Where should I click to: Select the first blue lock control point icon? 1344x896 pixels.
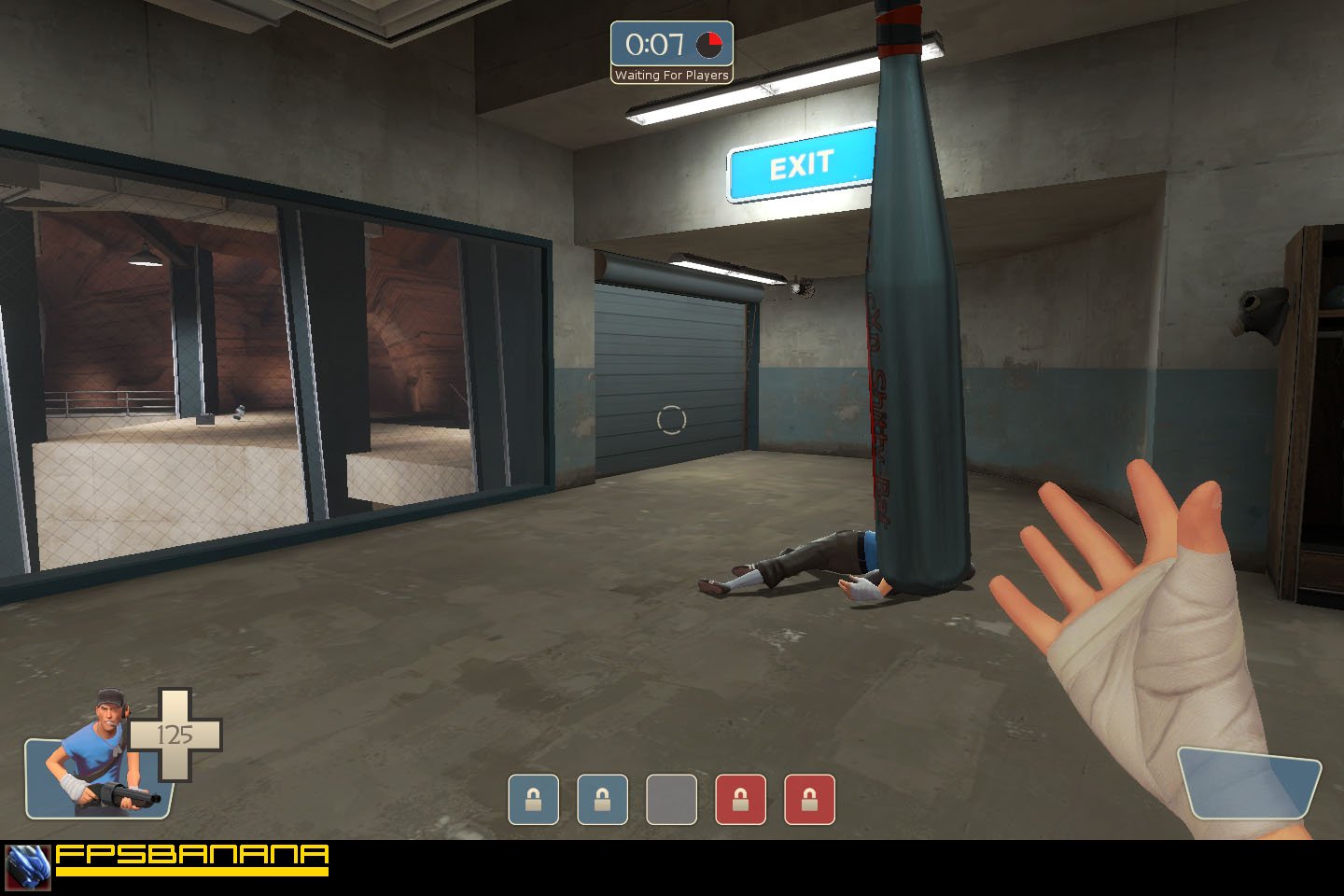pos(533,800)
